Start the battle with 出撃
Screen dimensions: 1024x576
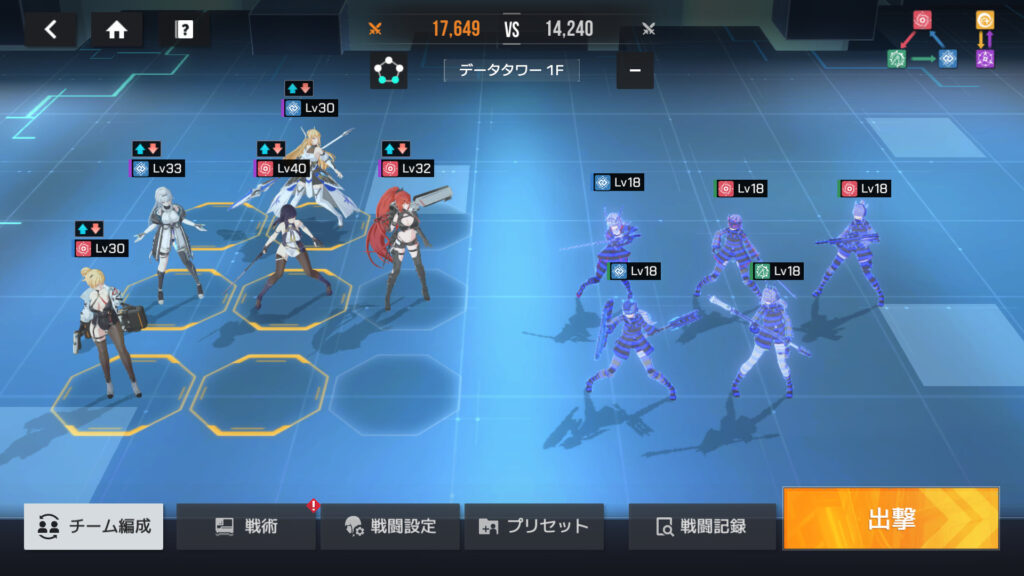[890, 518]
